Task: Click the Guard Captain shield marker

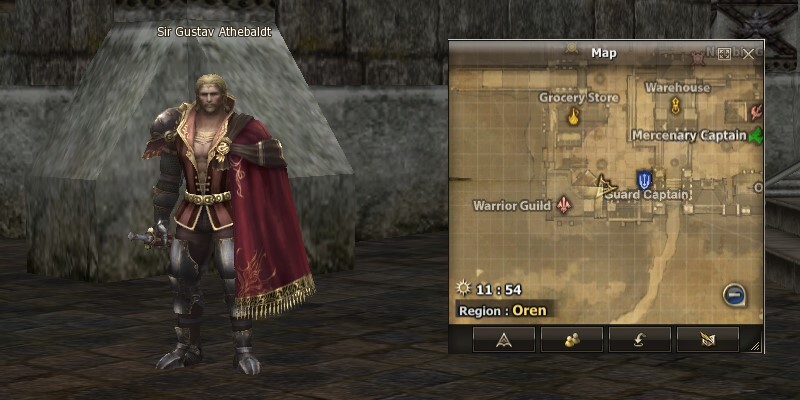Action: [645, 180]
